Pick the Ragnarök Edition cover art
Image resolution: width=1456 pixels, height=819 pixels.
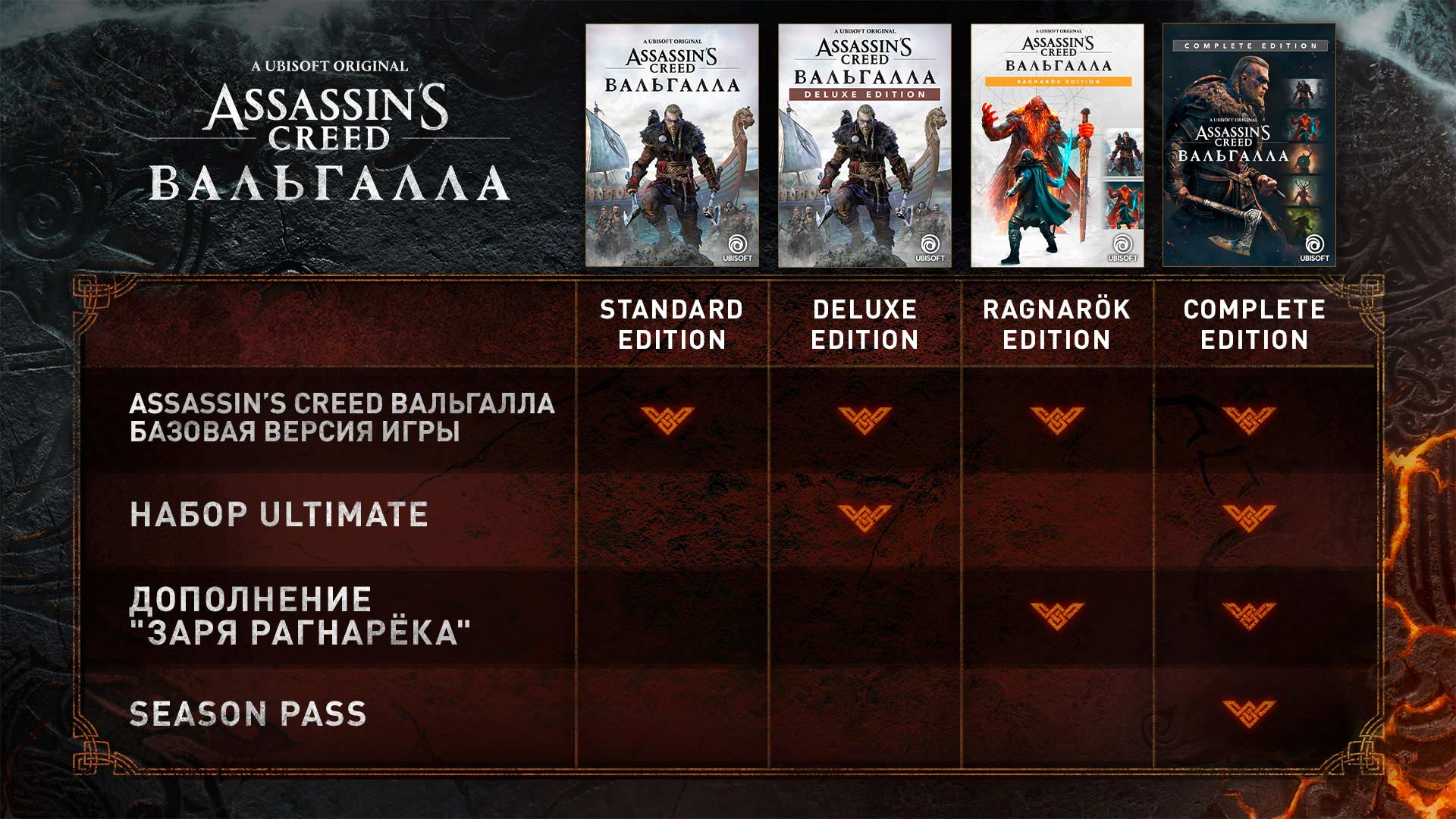(1057, 146)
